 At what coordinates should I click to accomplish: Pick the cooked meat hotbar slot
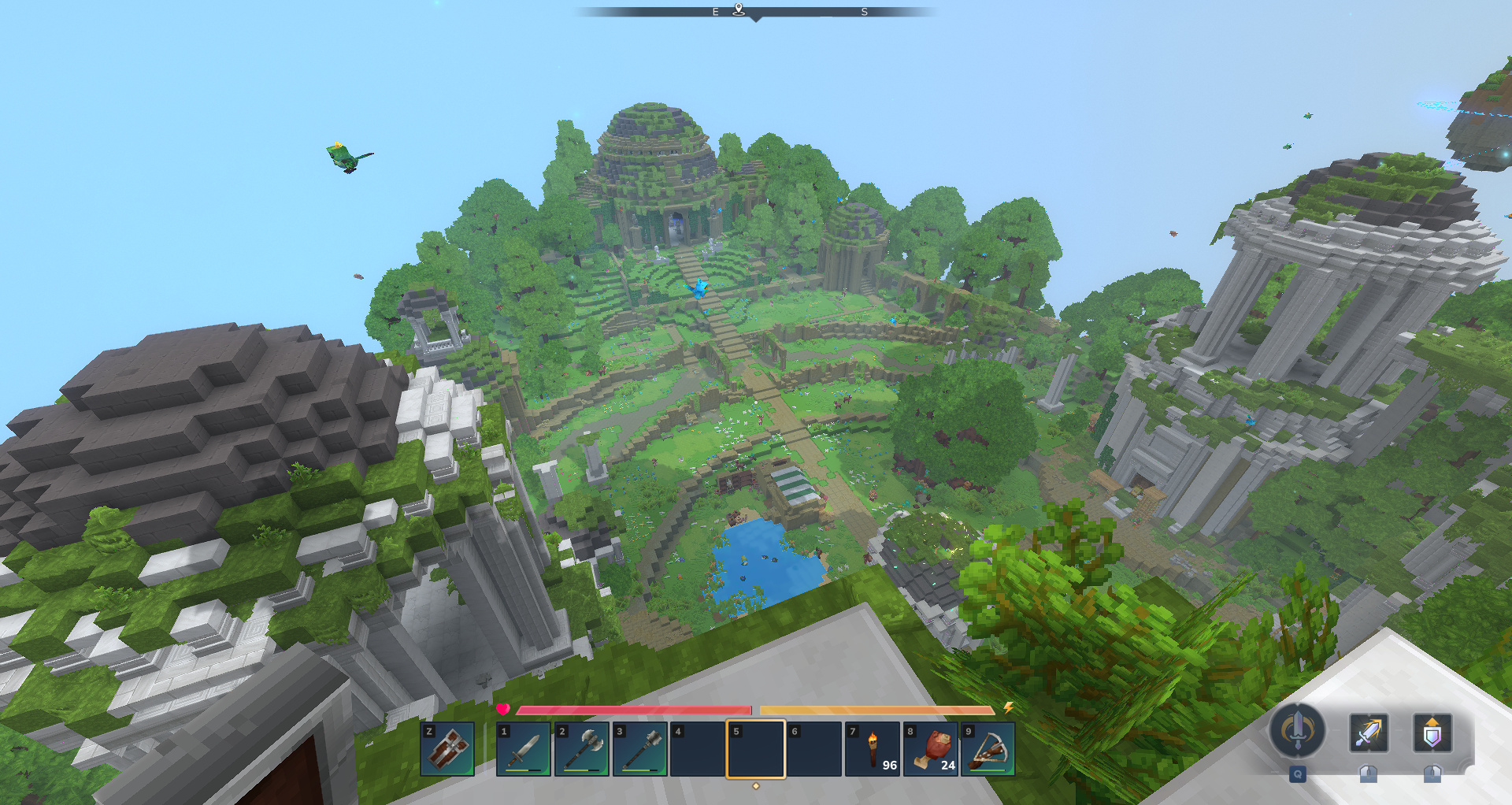point(931,749)
